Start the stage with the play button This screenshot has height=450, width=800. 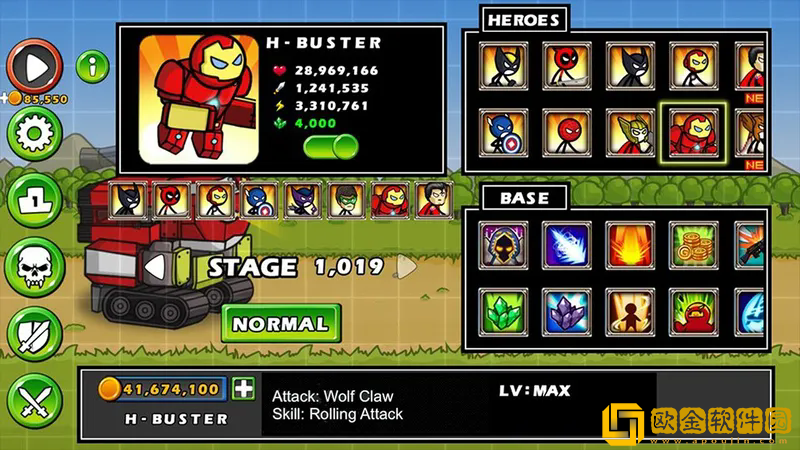pyautogui.click(x=34, y=67)
